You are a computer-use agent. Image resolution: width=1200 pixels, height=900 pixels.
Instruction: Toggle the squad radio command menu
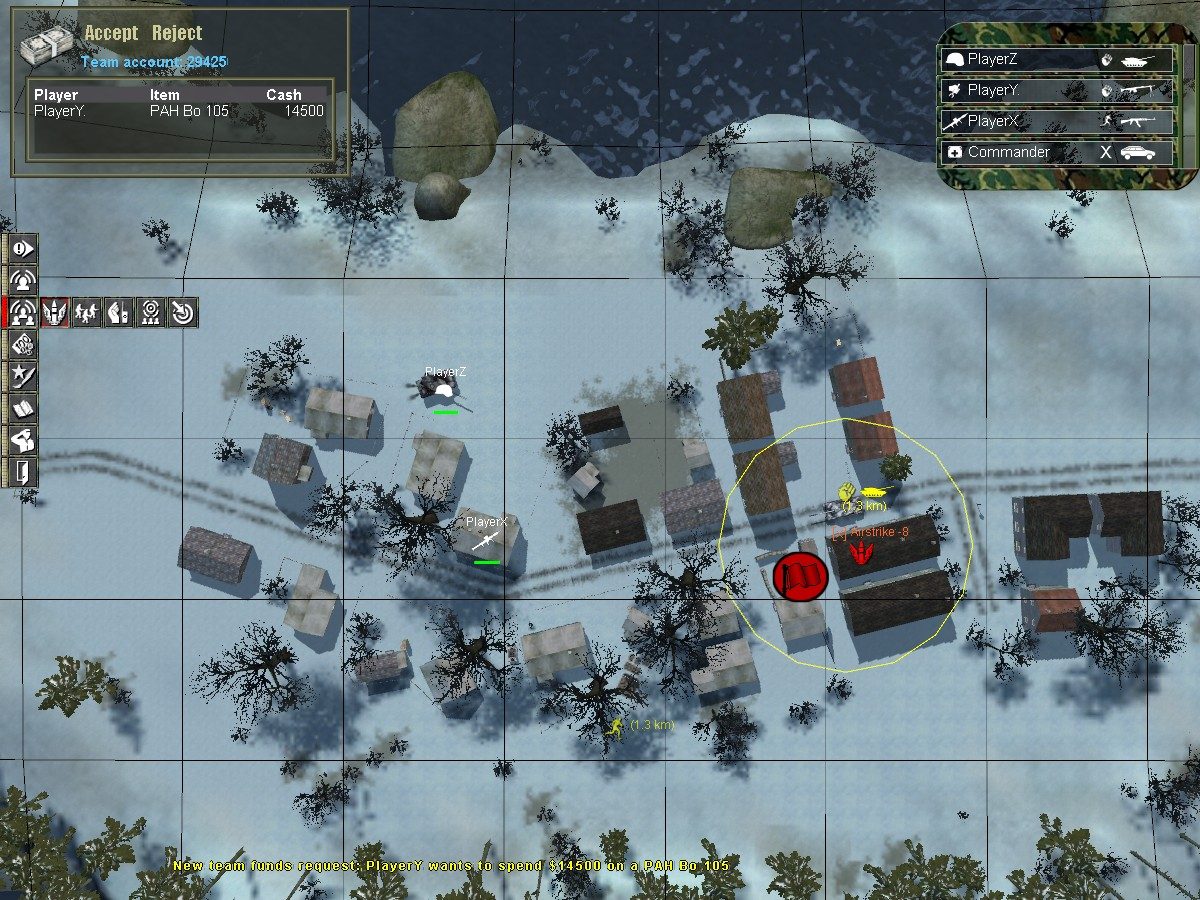(22, 313)
